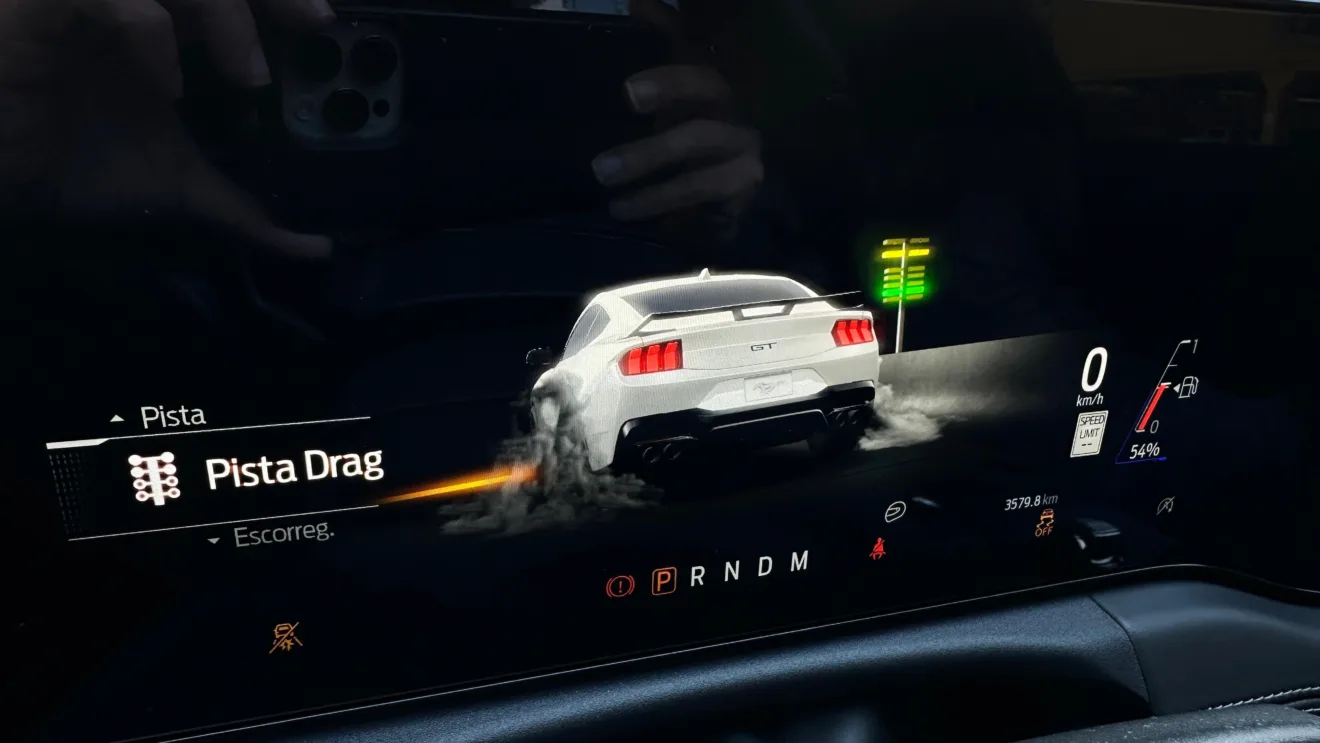Tap the fuel pump icon on the fuel gauge
Image resolution: width=1320 pixels, height=743 pixels.
click(1186, 388)
